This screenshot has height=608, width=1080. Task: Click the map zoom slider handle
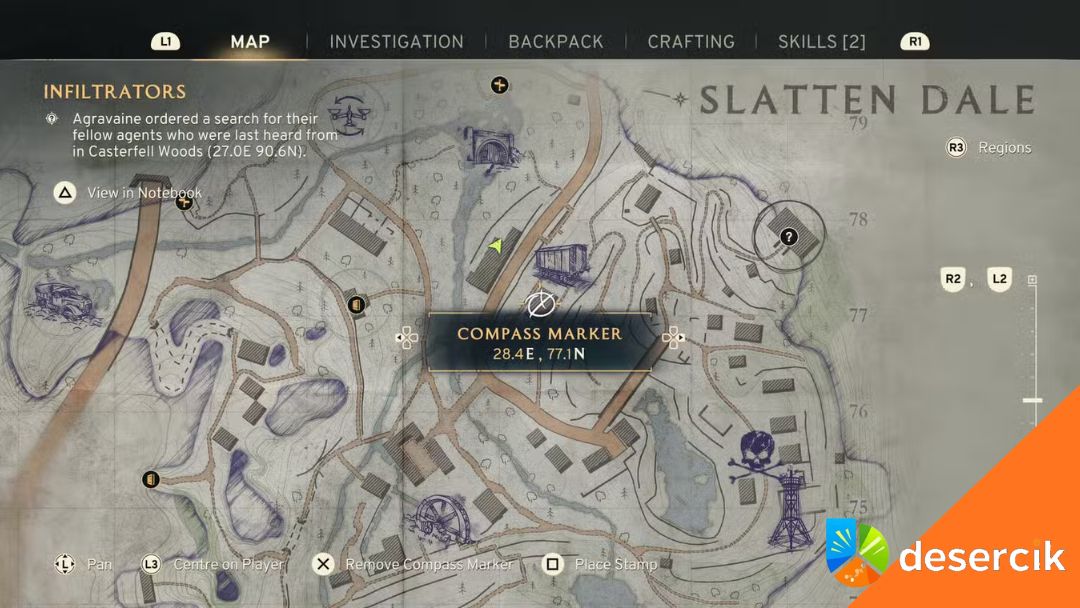(x=1032, y=400)
